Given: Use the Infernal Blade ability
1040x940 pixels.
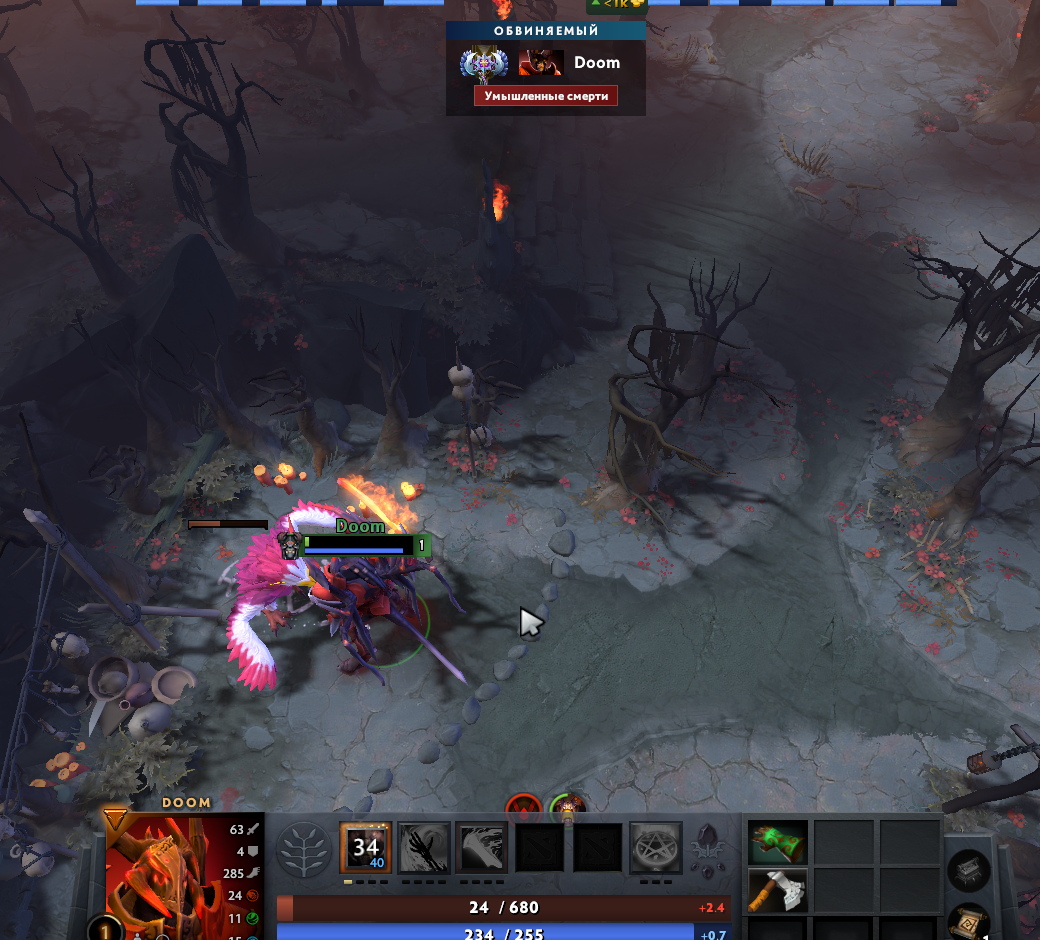Looking at the screenshot, I should coord(482,848).
